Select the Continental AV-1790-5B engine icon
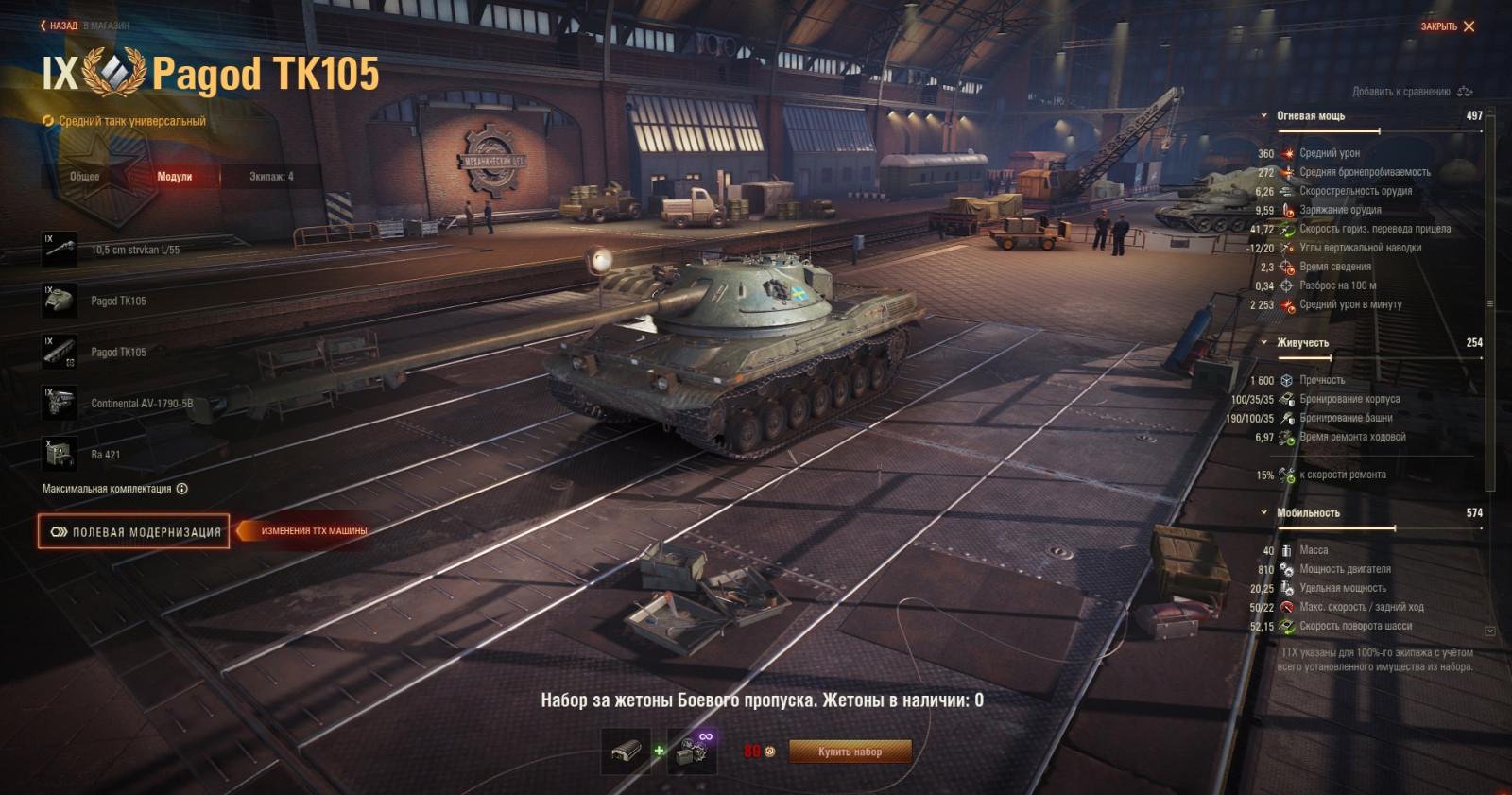This screenshot has width=1512, height=795. coord(59,403)
